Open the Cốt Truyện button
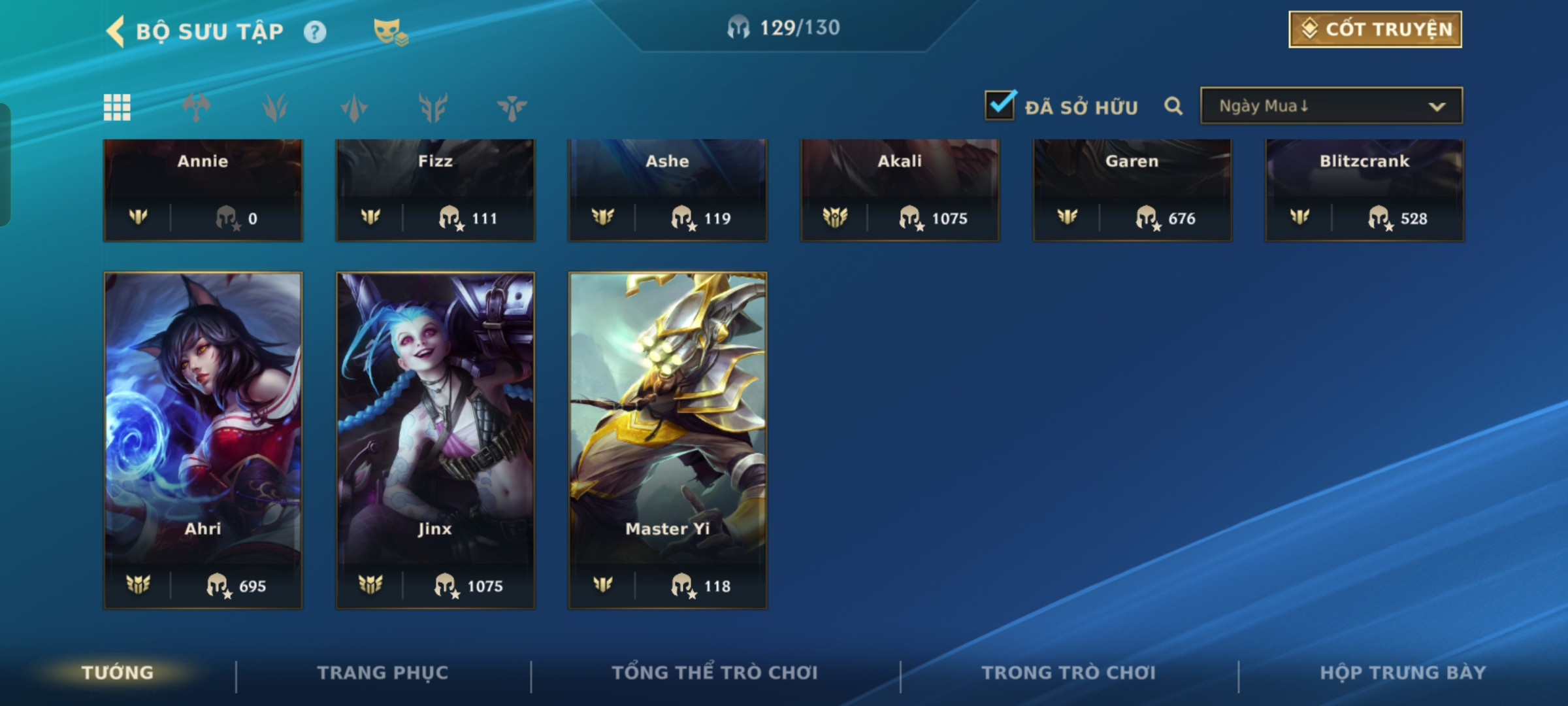 1375,29
